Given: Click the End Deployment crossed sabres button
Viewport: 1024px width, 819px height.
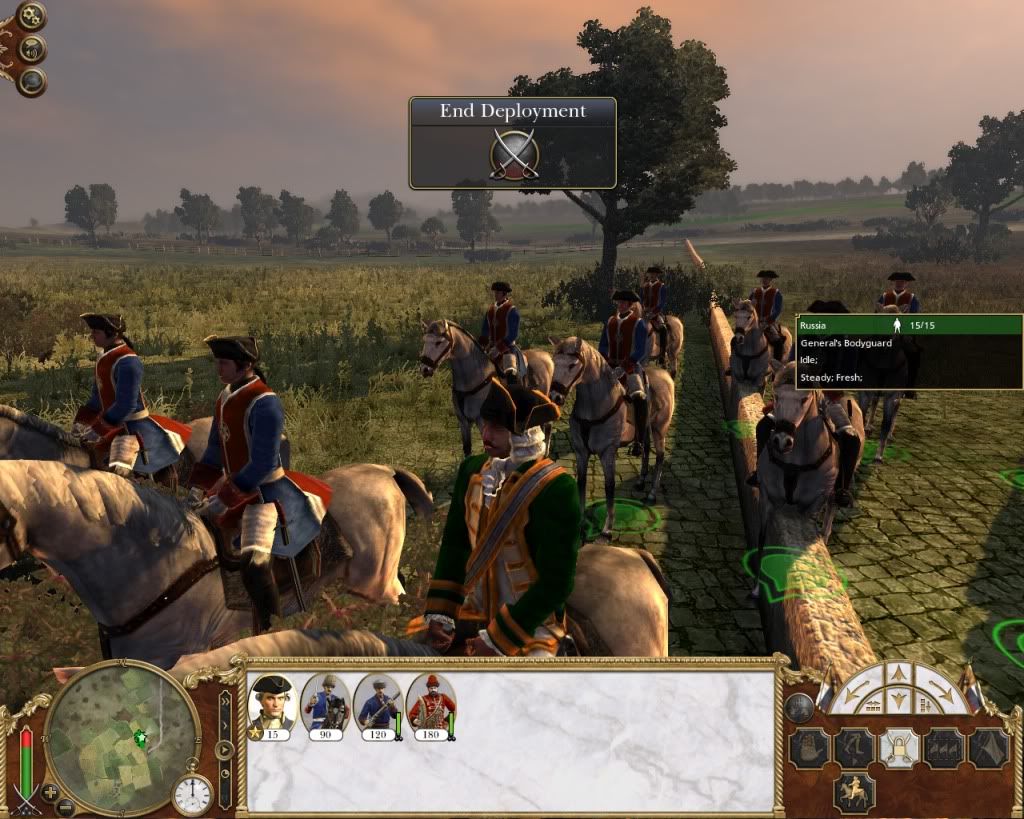Looking at the screenshot, I should tap(514, 155).
